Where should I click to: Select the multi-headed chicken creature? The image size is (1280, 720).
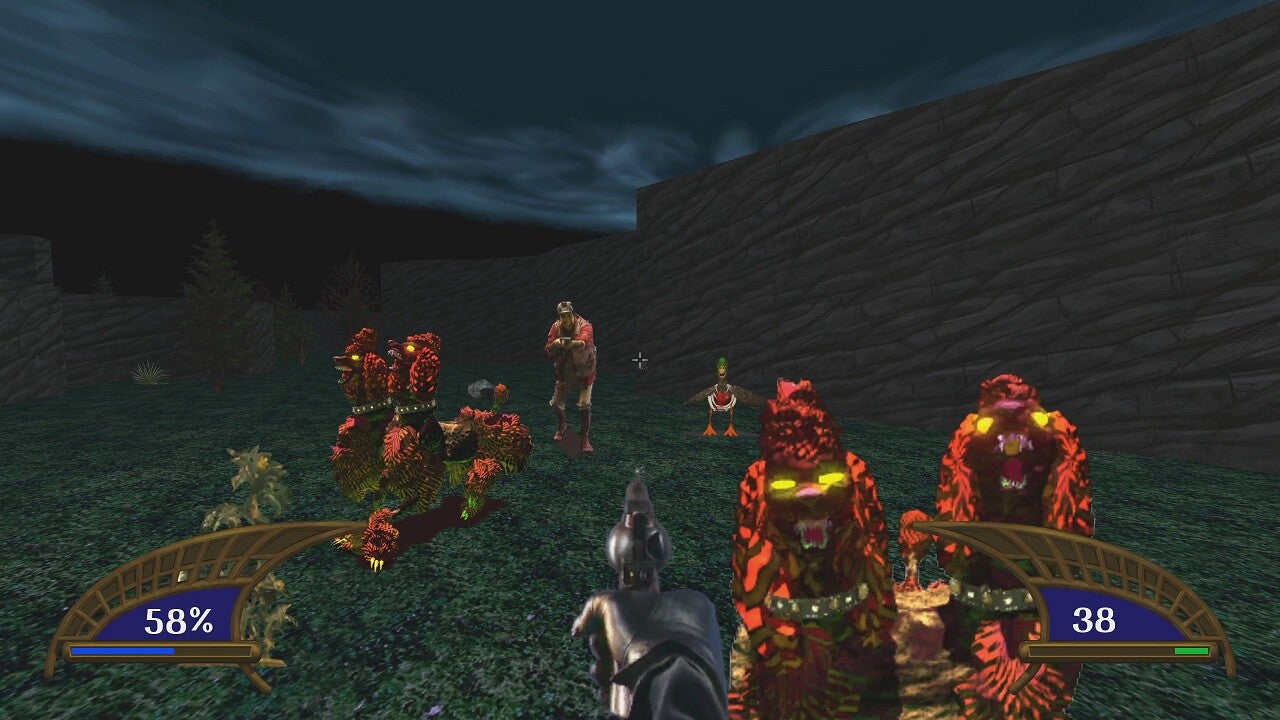pyautogui.click(x=420, y=430)
